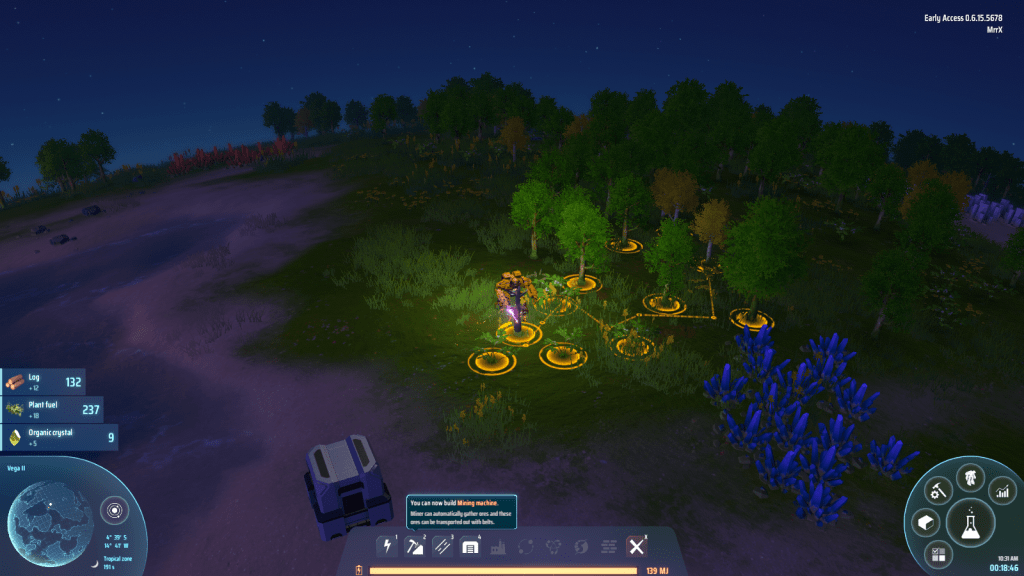
Task: Open the pickaxe mining build category
Action: [x=415, y=546]
